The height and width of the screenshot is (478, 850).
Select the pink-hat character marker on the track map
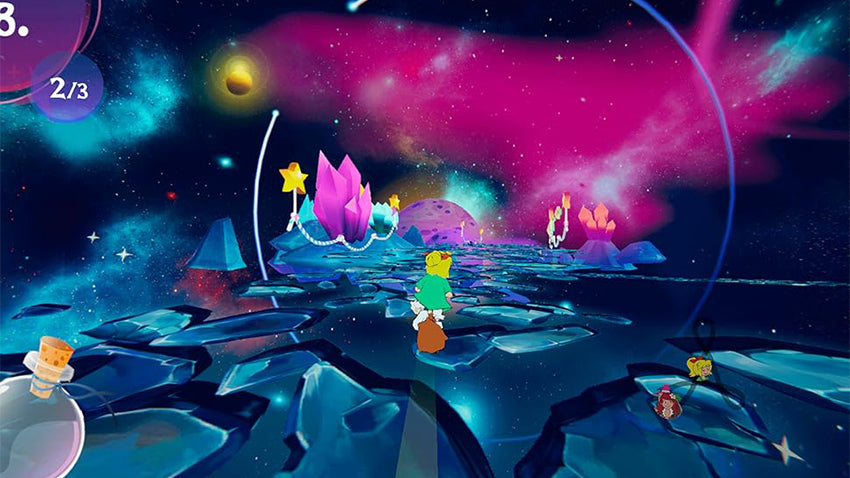[667, 401]
